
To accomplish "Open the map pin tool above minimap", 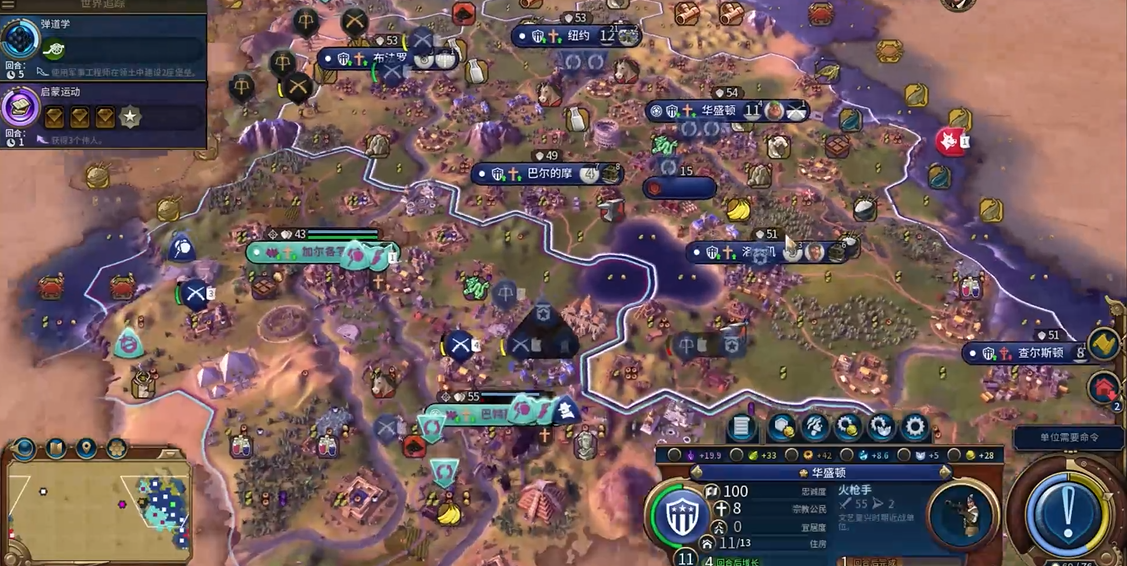I will pyautogui.click(x=87, y=447).
